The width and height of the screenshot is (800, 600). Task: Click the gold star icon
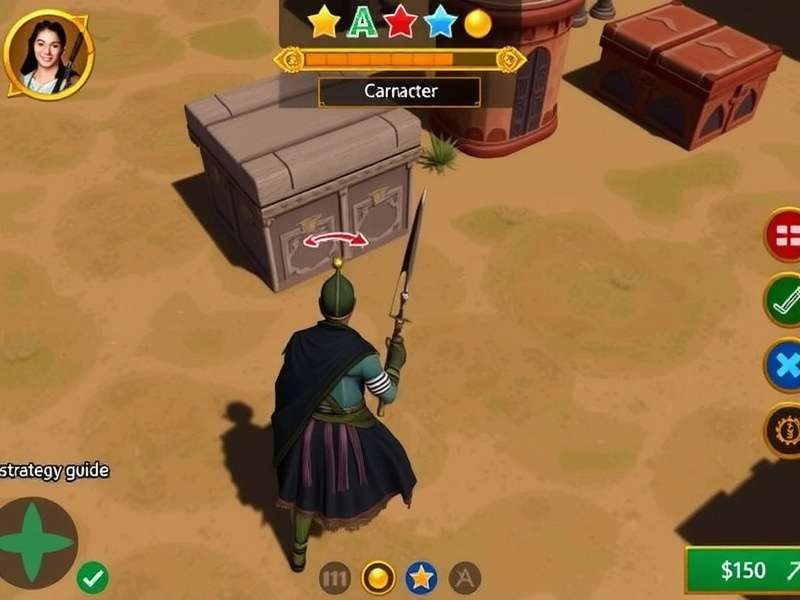(323, 22)
